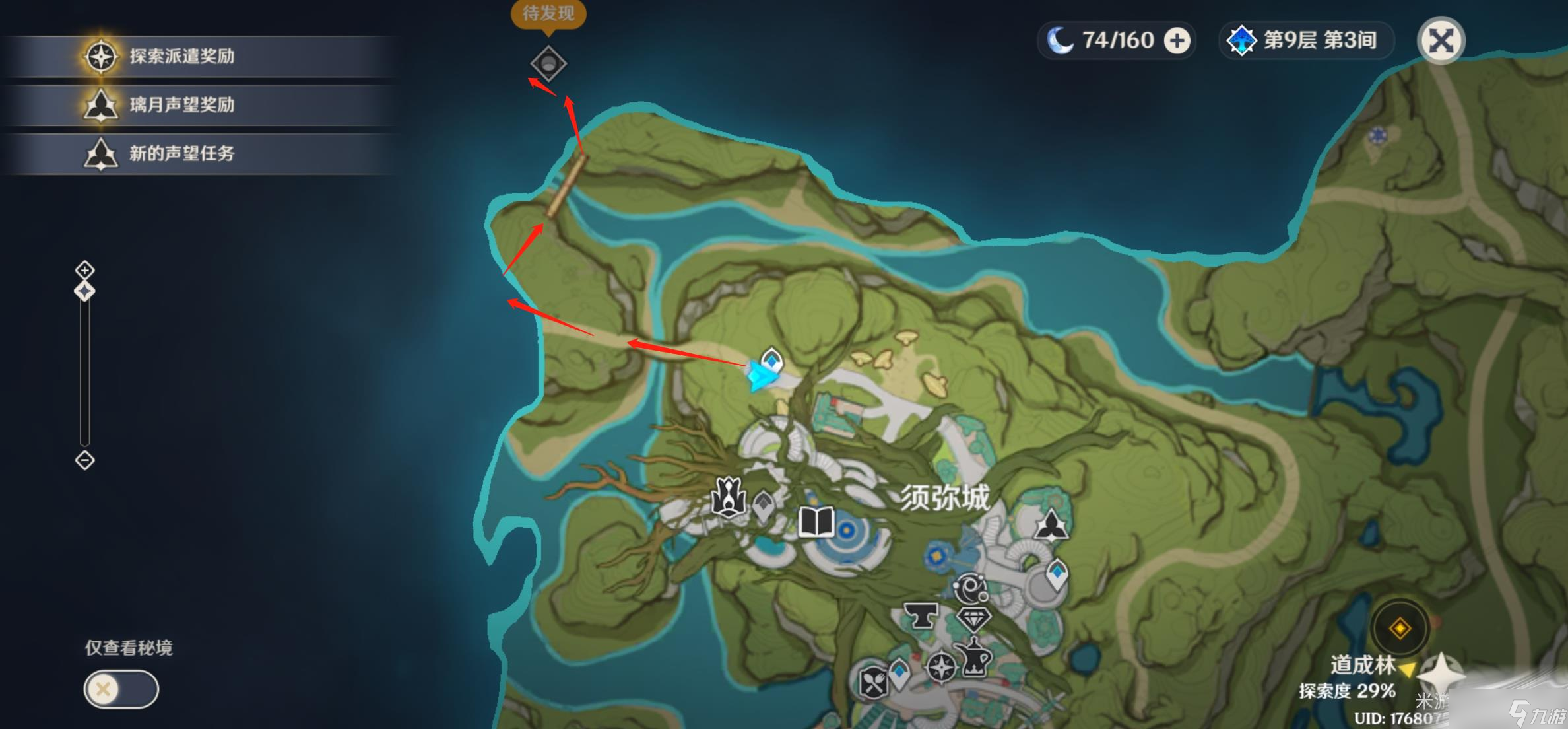Select the 璃月声望奖励 reputation reward entry
Screen dimensions: 1568x729
click(181, 105)
